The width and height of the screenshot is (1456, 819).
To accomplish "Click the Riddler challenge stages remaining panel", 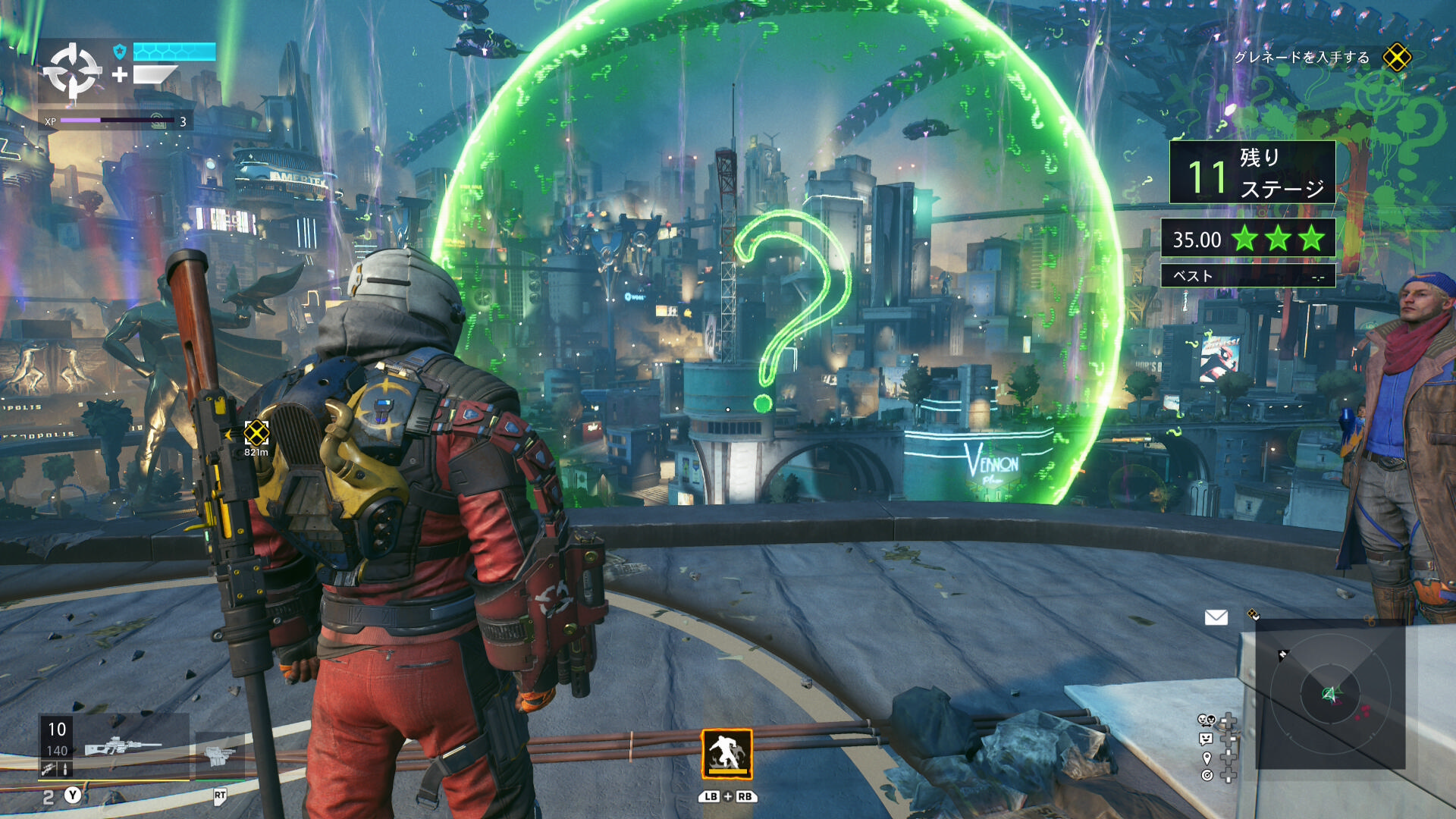I will click(1252, 173).
